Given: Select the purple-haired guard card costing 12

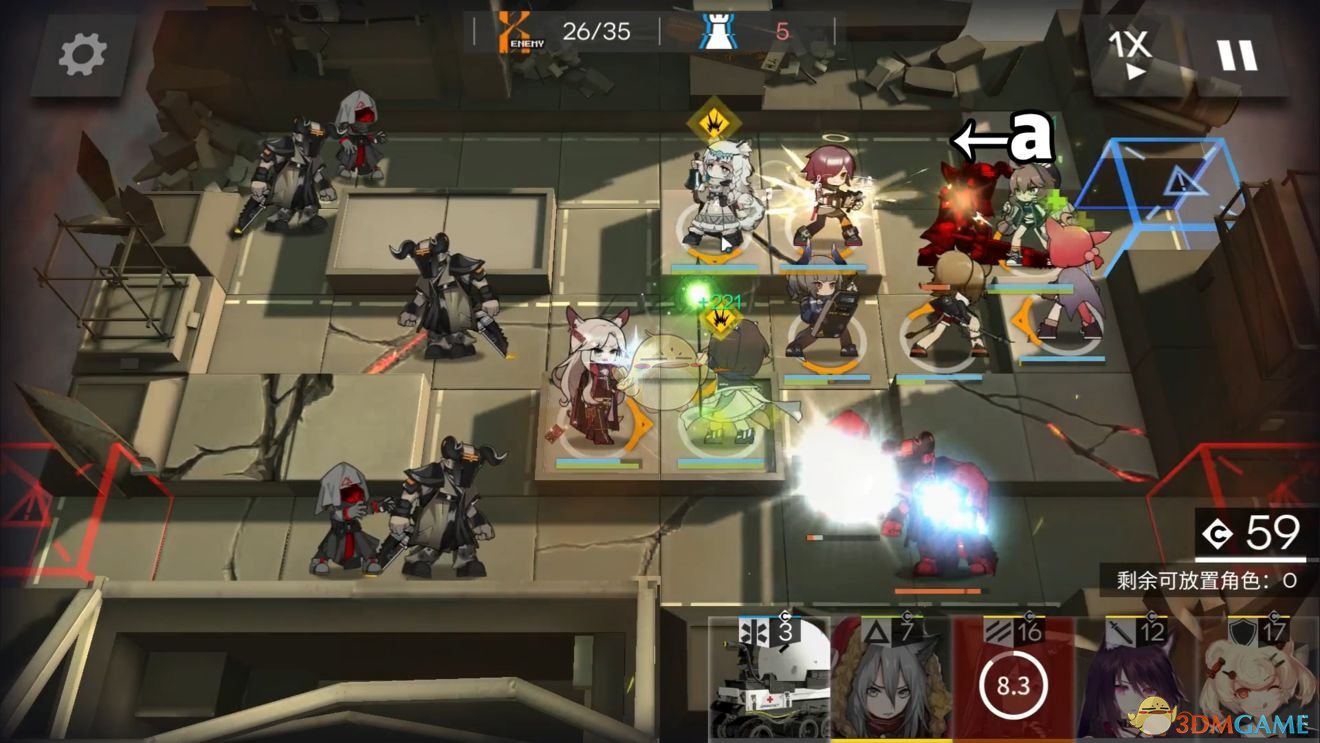Looking at the screenshot, I should 1135,680.
